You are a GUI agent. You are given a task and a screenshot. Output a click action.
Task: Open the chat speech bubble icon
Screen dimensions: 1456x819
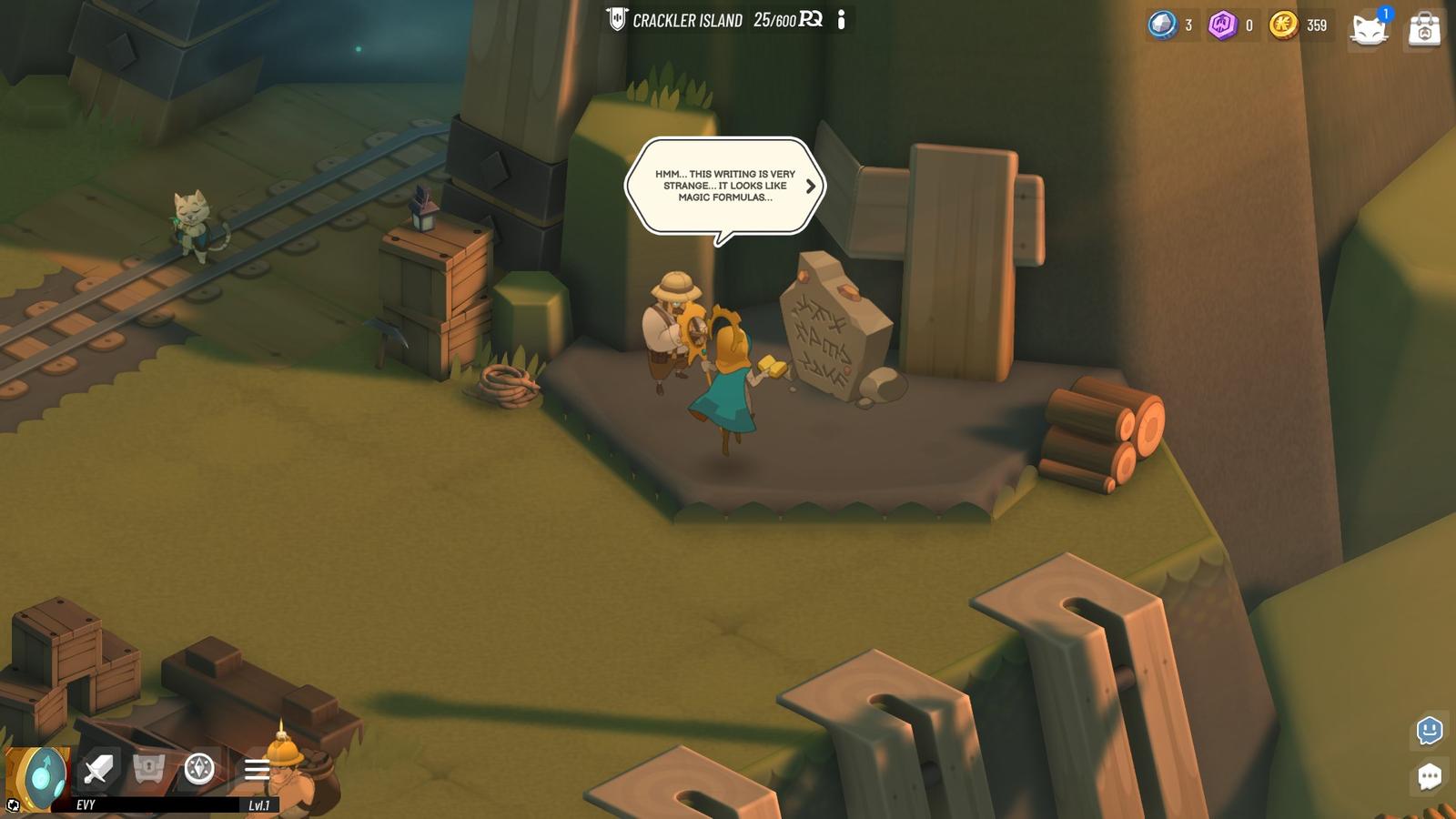tap(1430, 775)
